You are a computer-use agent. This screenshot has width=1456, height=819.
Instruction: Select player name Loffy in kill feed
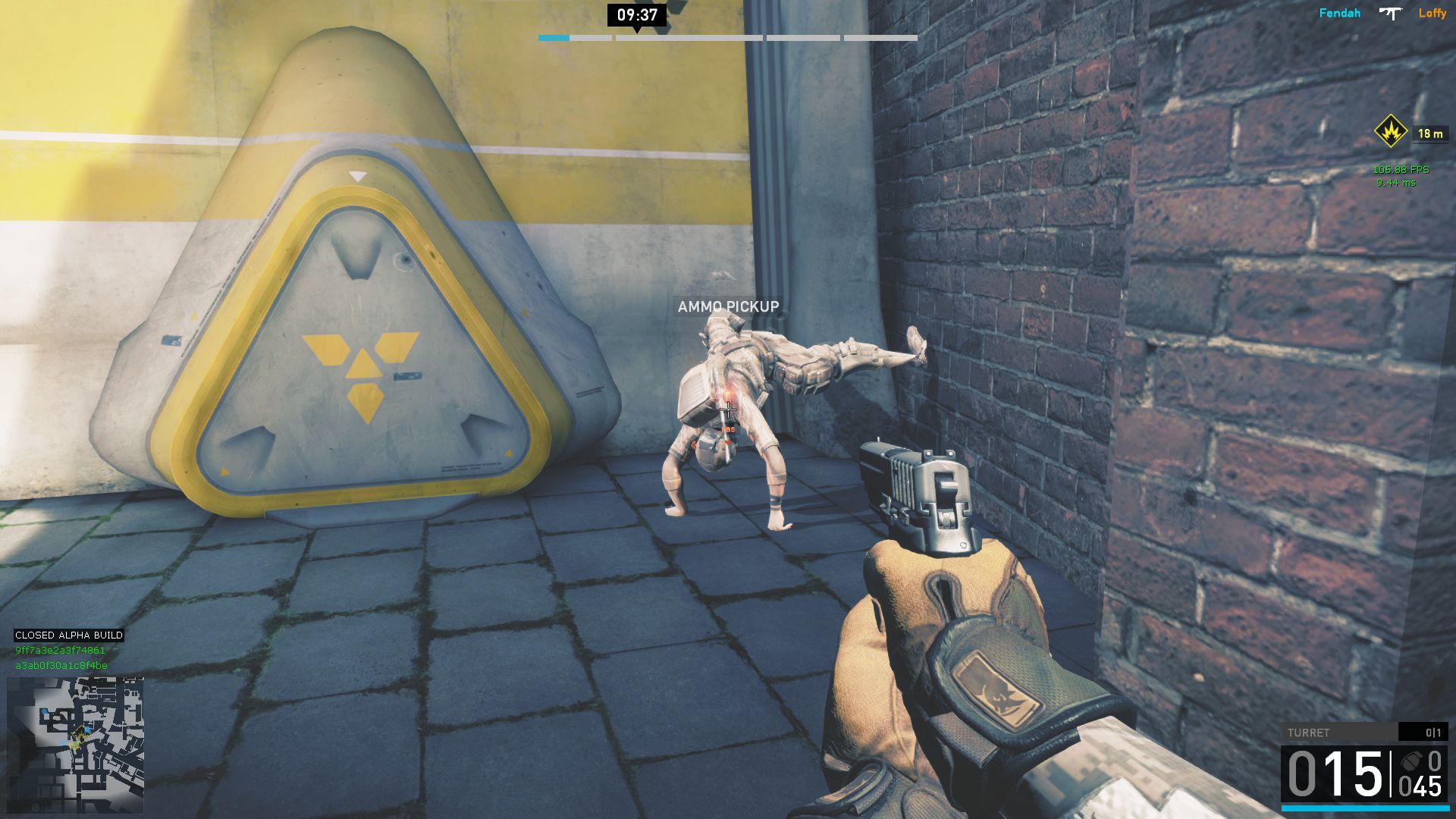click(1432, 13)
